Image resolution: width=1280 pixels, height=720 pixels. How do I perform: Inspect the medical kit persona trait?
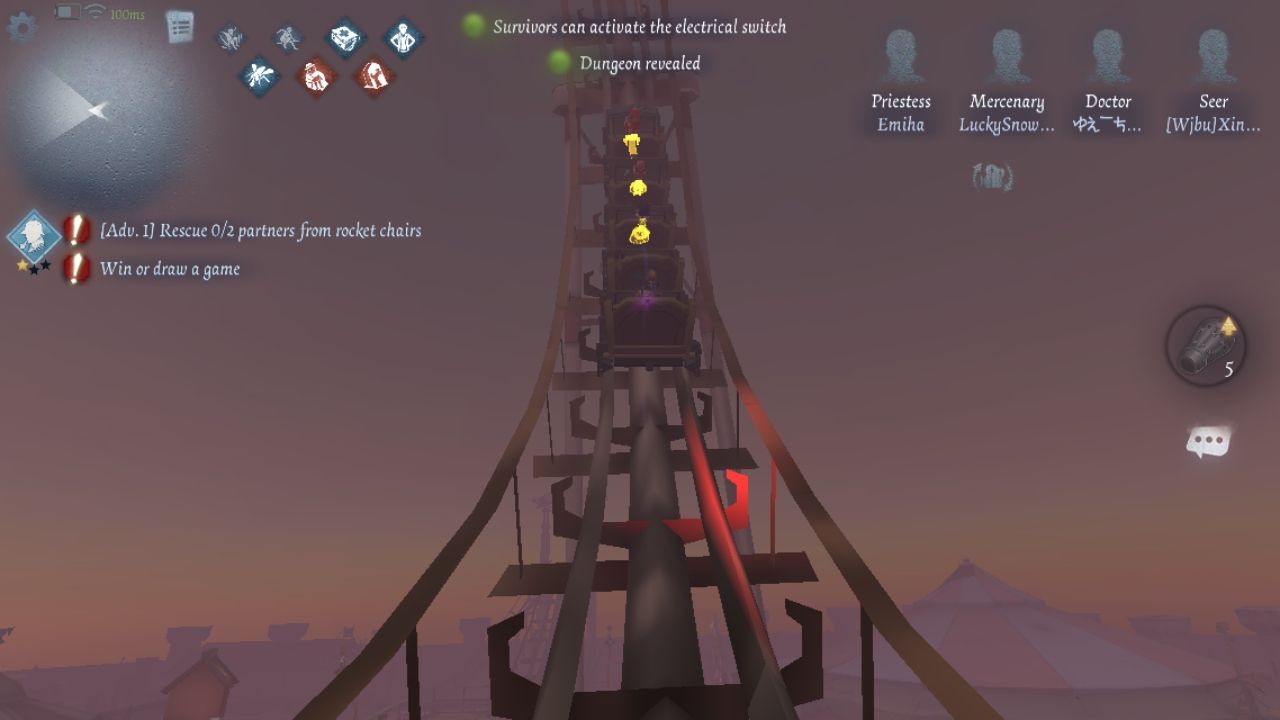pyautogui.click(x=347, y=38)
